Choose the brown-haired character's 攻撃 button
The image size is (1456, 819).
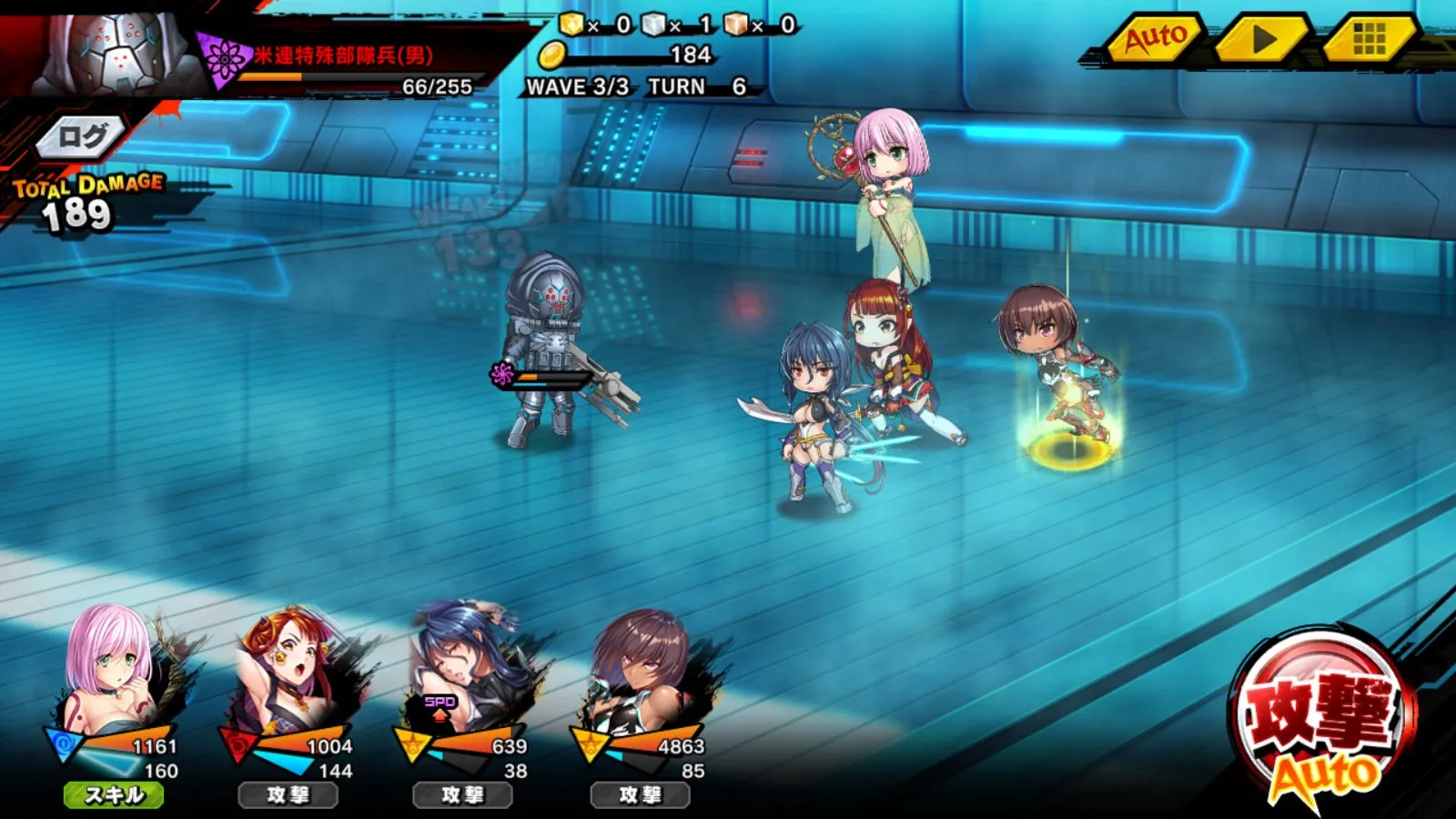[640, 795]
